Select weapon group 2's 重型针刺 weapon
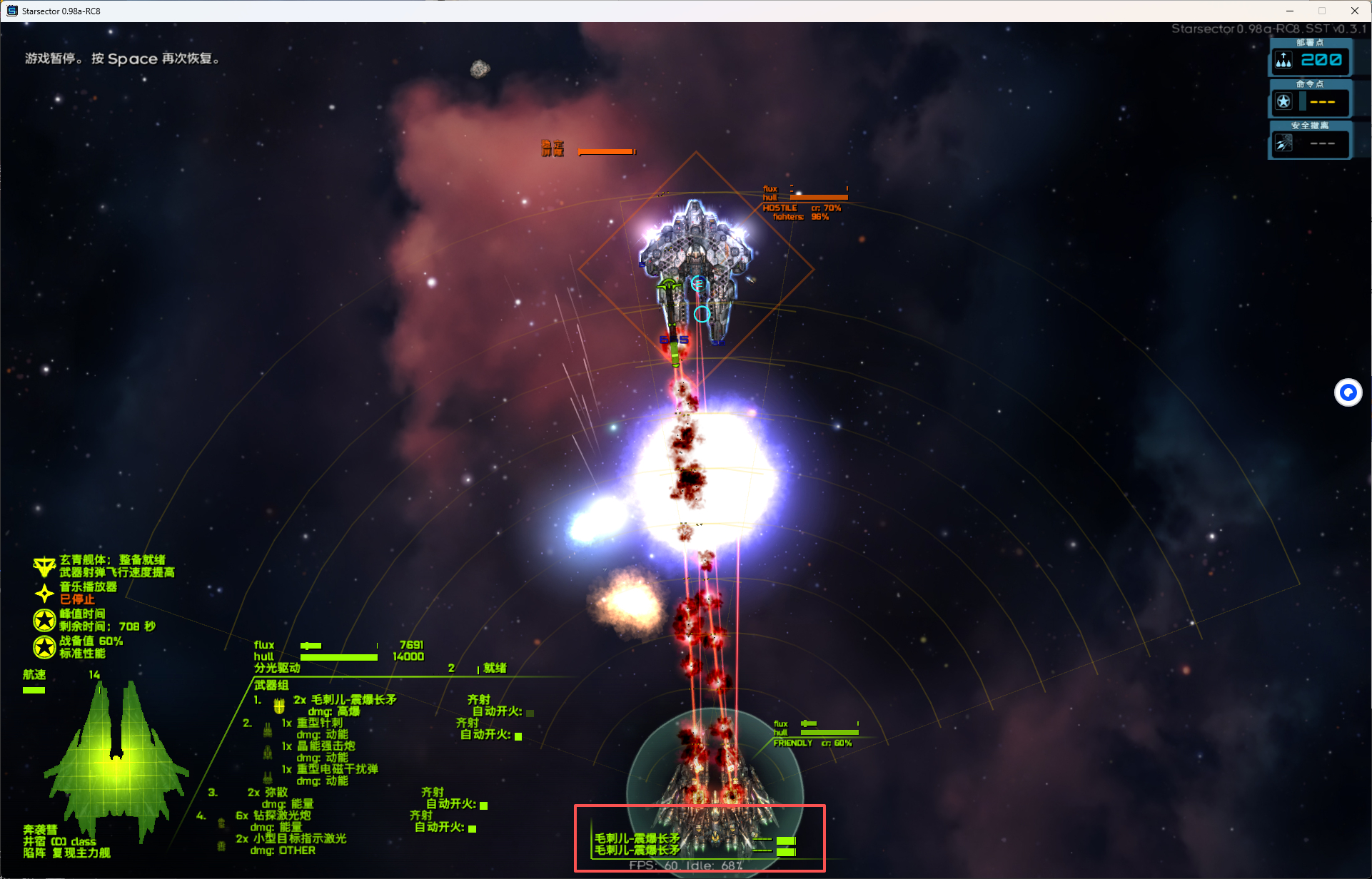1372x879 pixels. [x=319, y=723]
